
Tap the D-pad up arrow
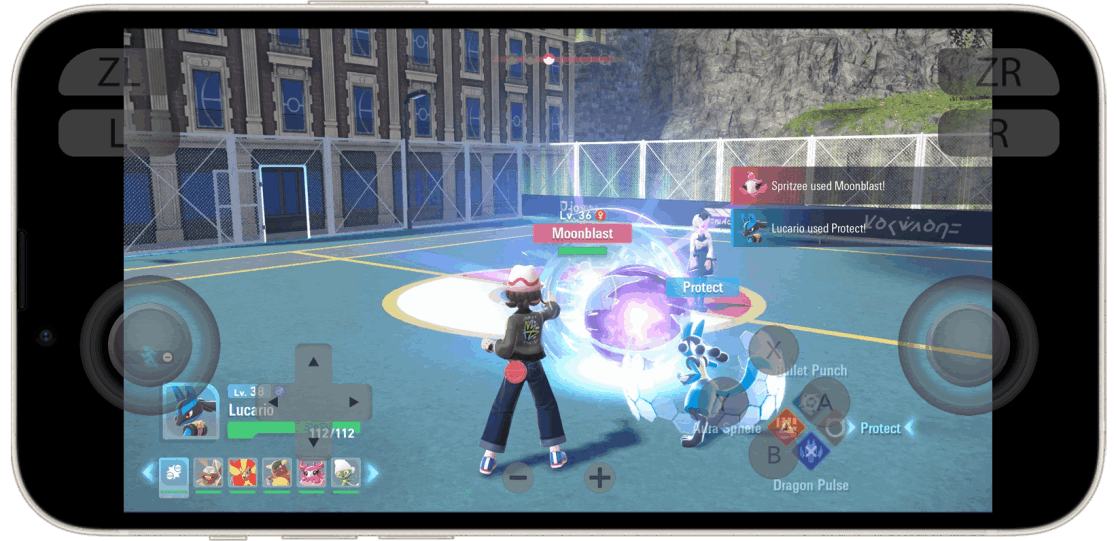[314, 362]
